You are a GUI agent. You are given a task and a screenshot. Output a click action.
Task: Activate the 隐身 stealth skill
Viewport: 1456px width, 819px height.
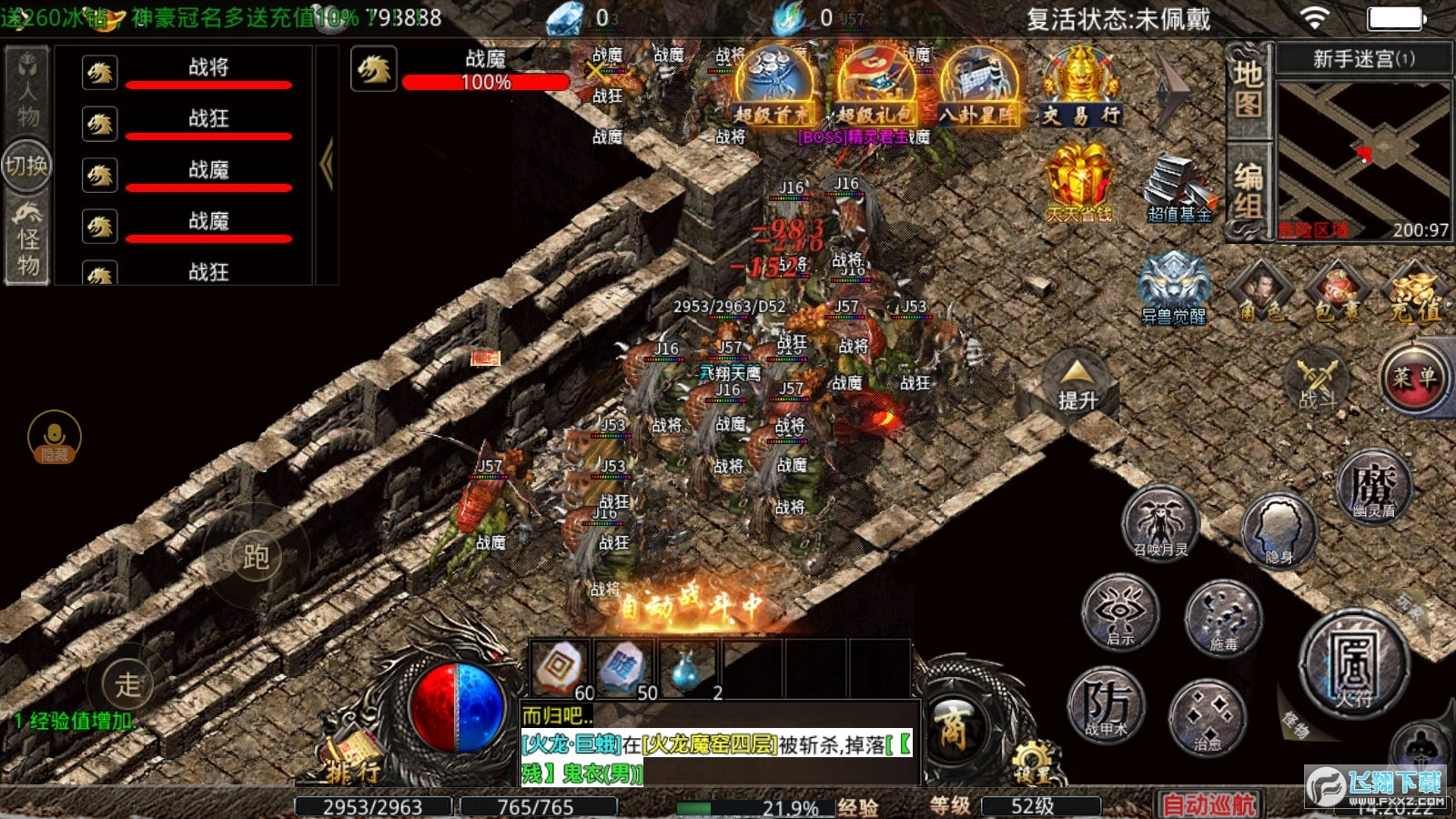pyautogui.click(x=1279, y=530)
